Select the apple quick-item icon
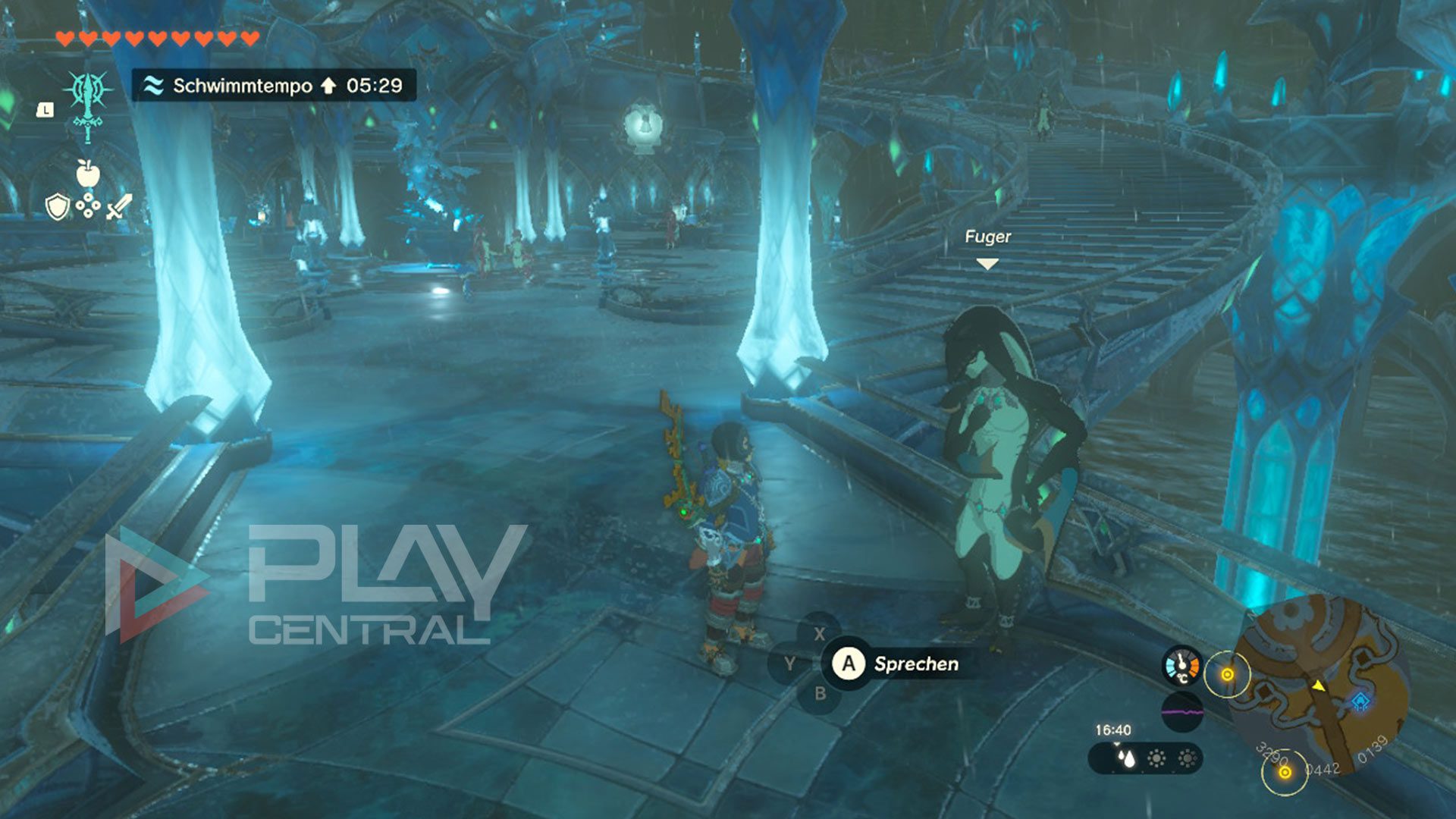Image resolution: width=1456 pixels, height=819 pixels. (88, 174)
